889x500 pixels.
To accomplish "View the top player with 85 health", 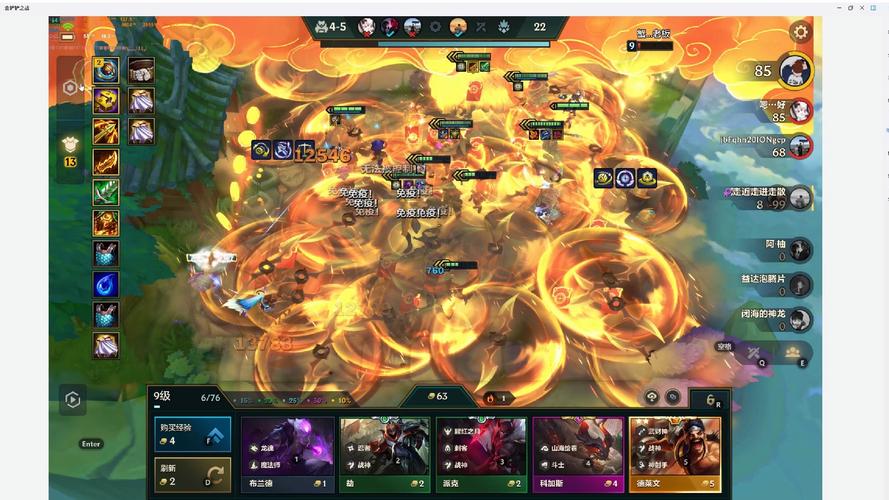I will pos(795,71).
